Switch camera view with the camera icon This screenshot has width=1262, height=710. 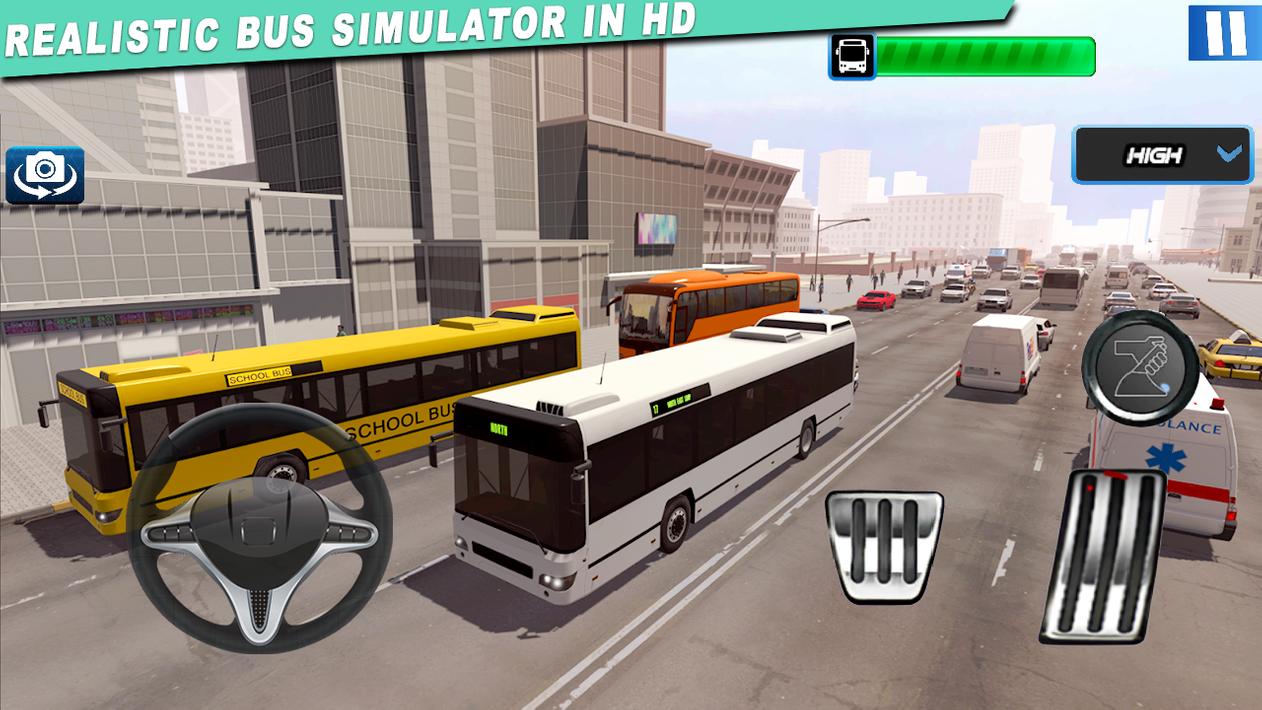pos(45,176)
